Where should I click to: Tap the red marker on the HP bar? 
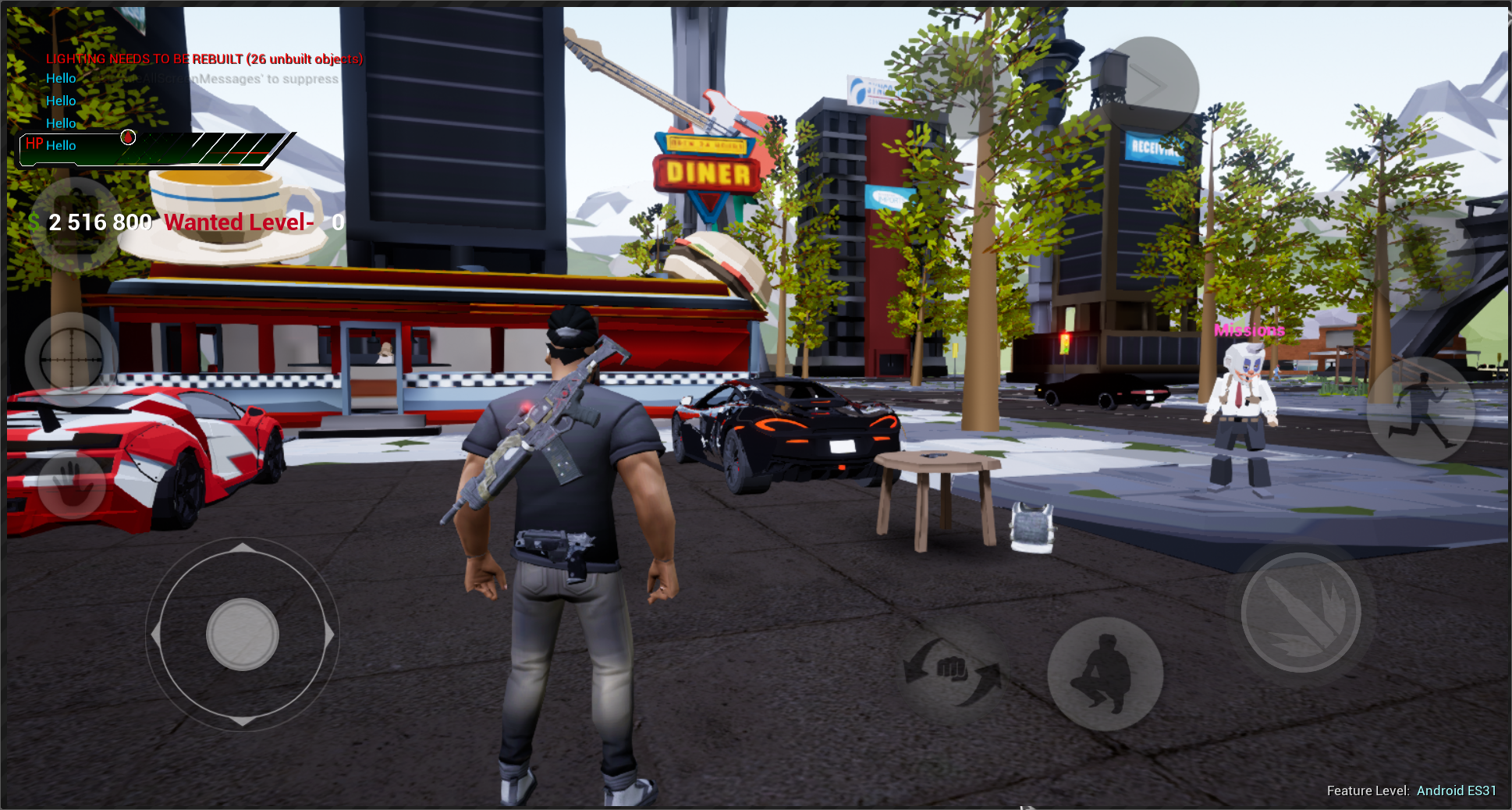coord(127,137)
